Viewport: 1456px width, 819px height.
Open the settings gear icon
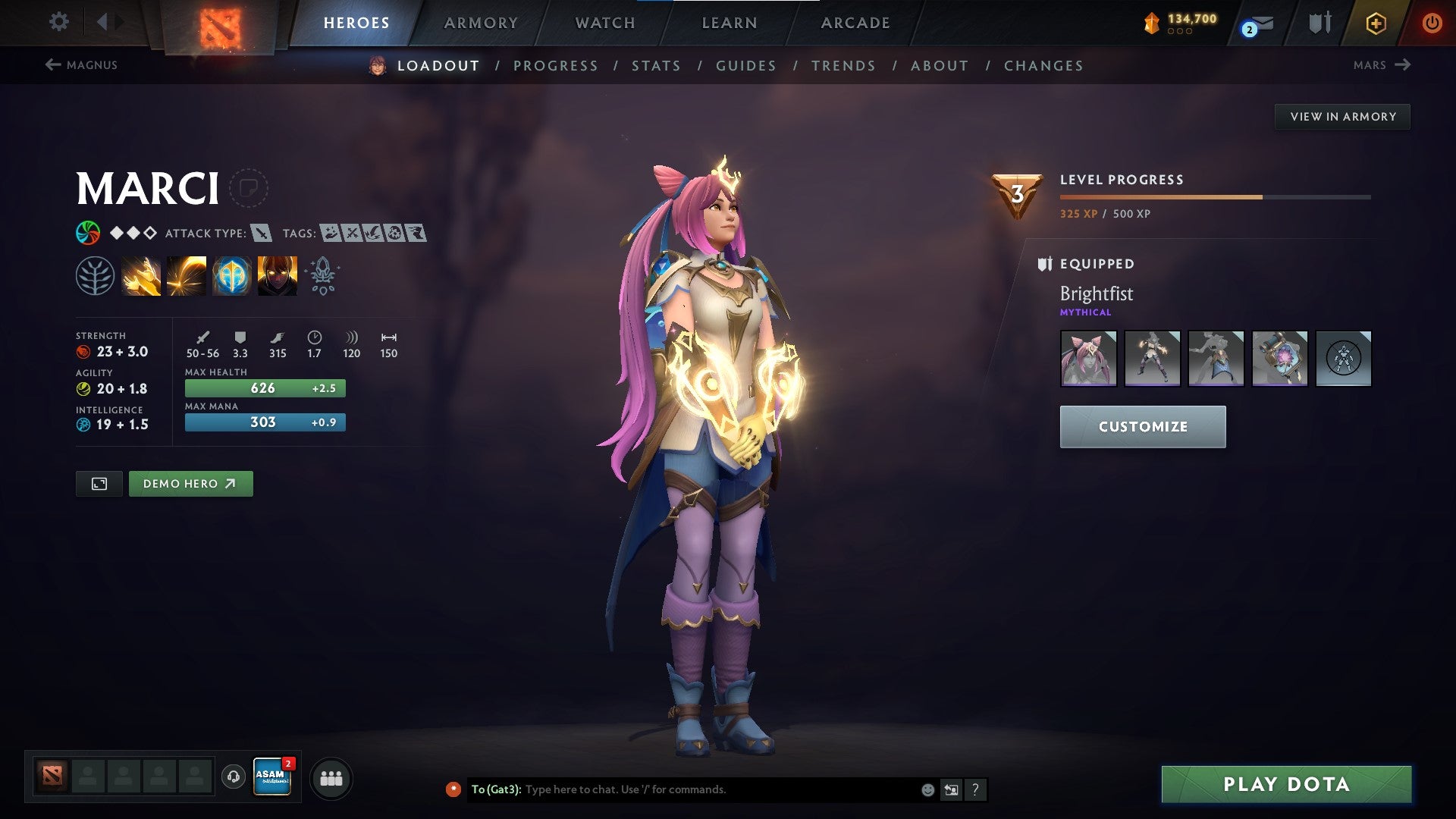pyautogui.click(x=58, y=22)
